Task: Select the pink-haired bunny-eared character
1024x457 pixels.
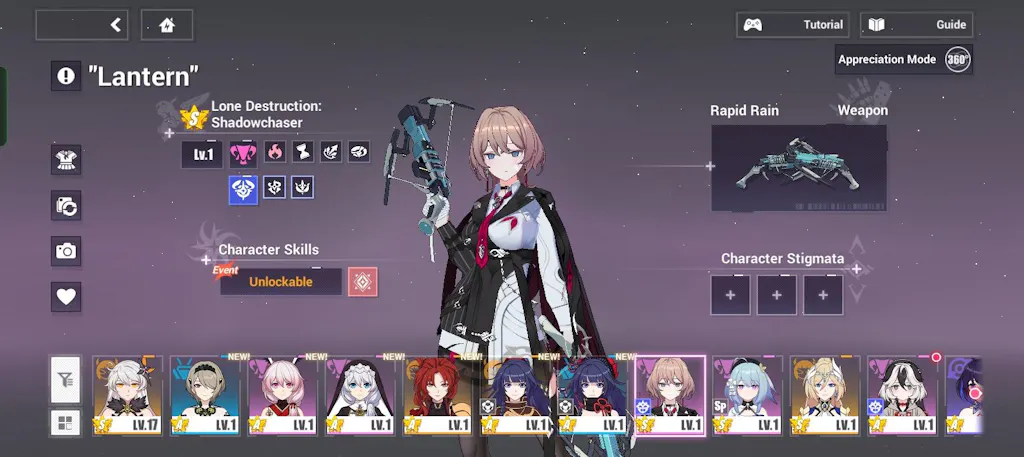Action: pyautogui.click(x=282, y=395)
